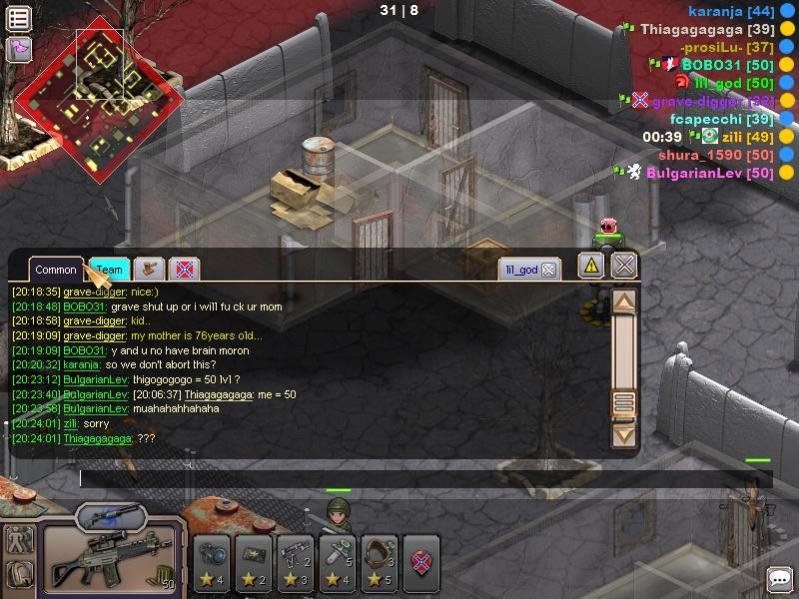
Task: Click the chat scroll up arrow
Action: [624, 302]
